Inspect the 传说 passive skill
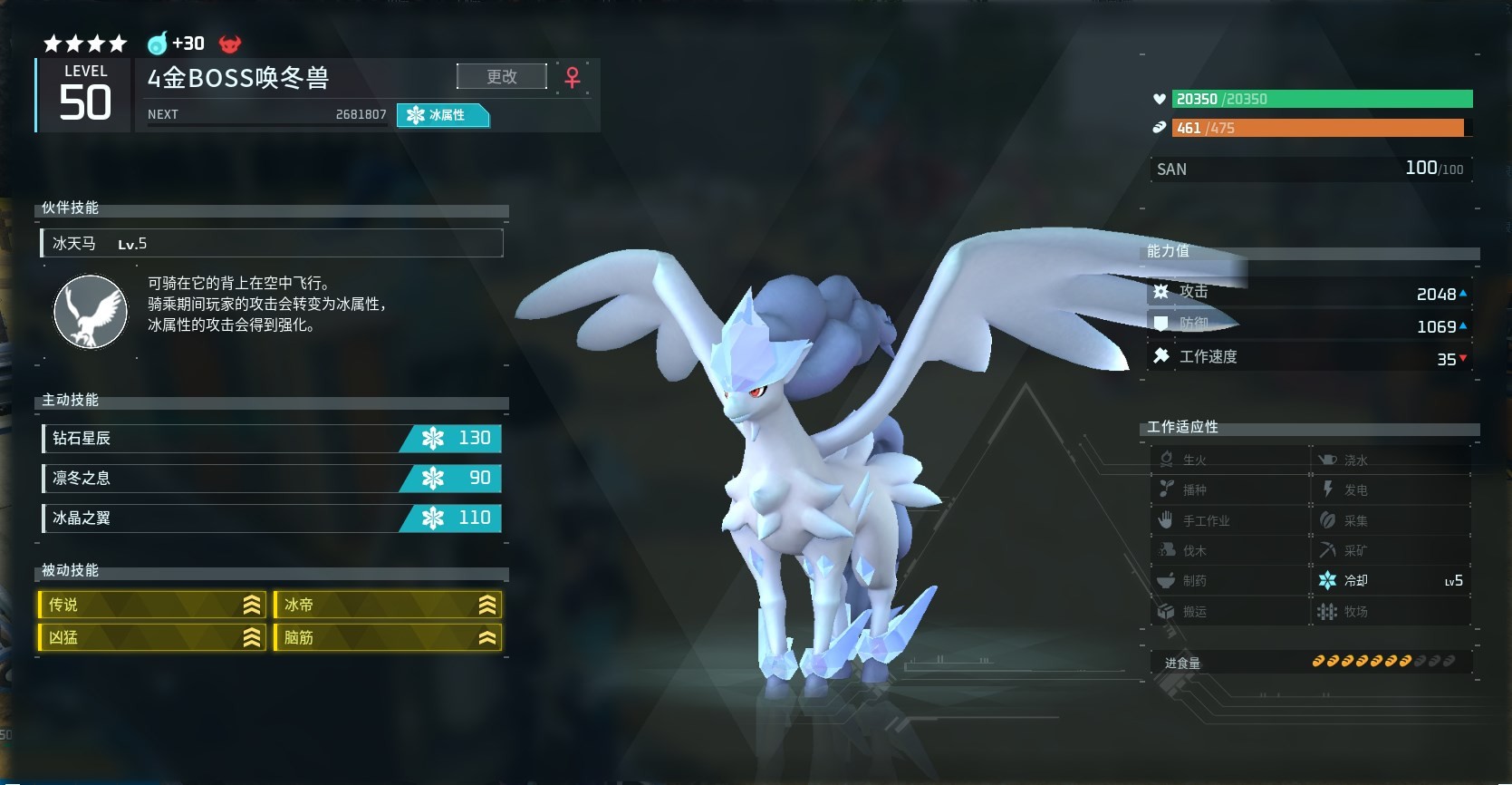The image size is (1512, 785). tap(151, 605)
